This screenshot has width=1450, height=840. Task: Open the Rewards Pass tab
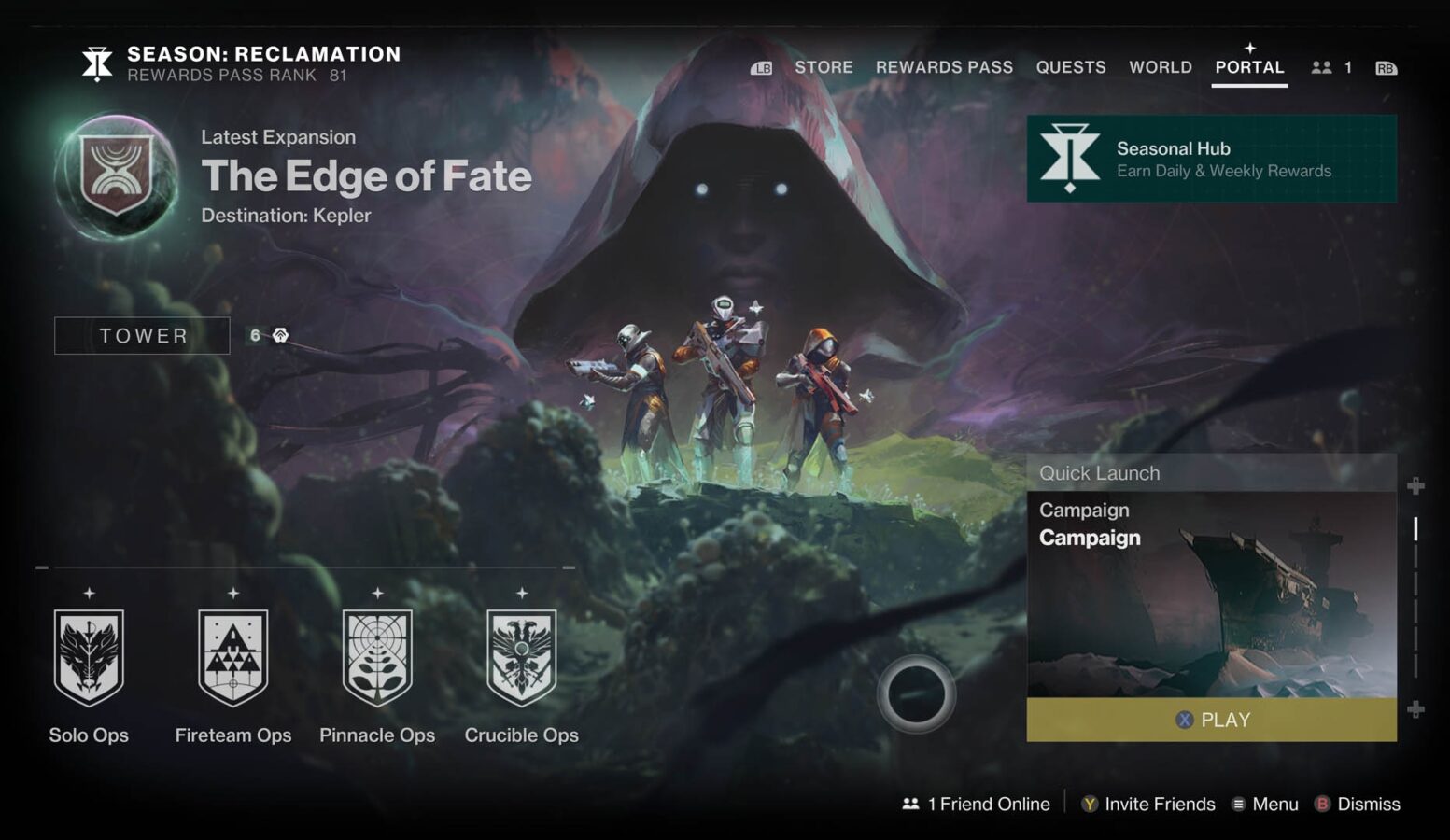point(944,67)
